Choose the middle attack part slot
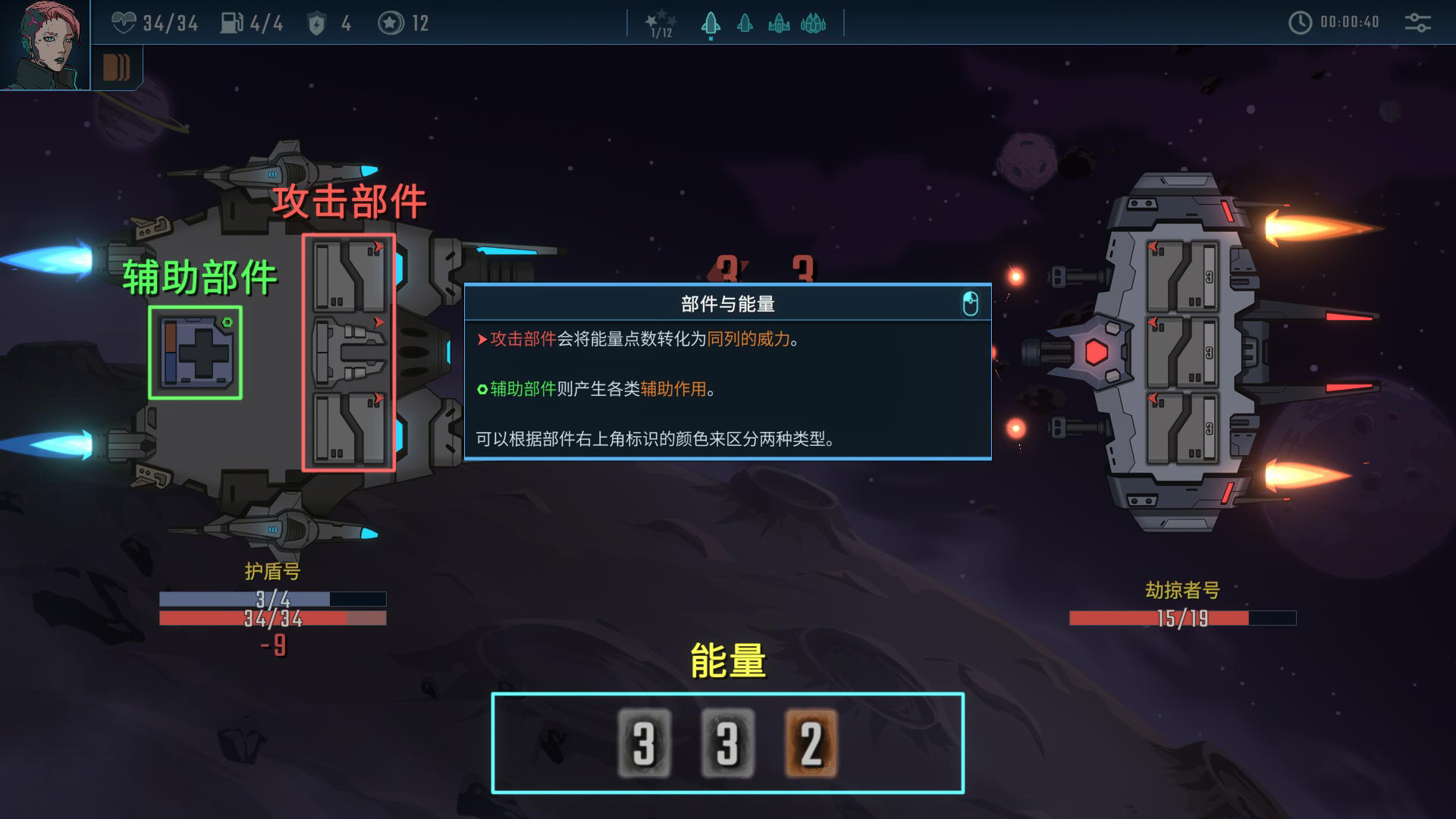This screenshot has width=1456, height=819. pos(350,353)
